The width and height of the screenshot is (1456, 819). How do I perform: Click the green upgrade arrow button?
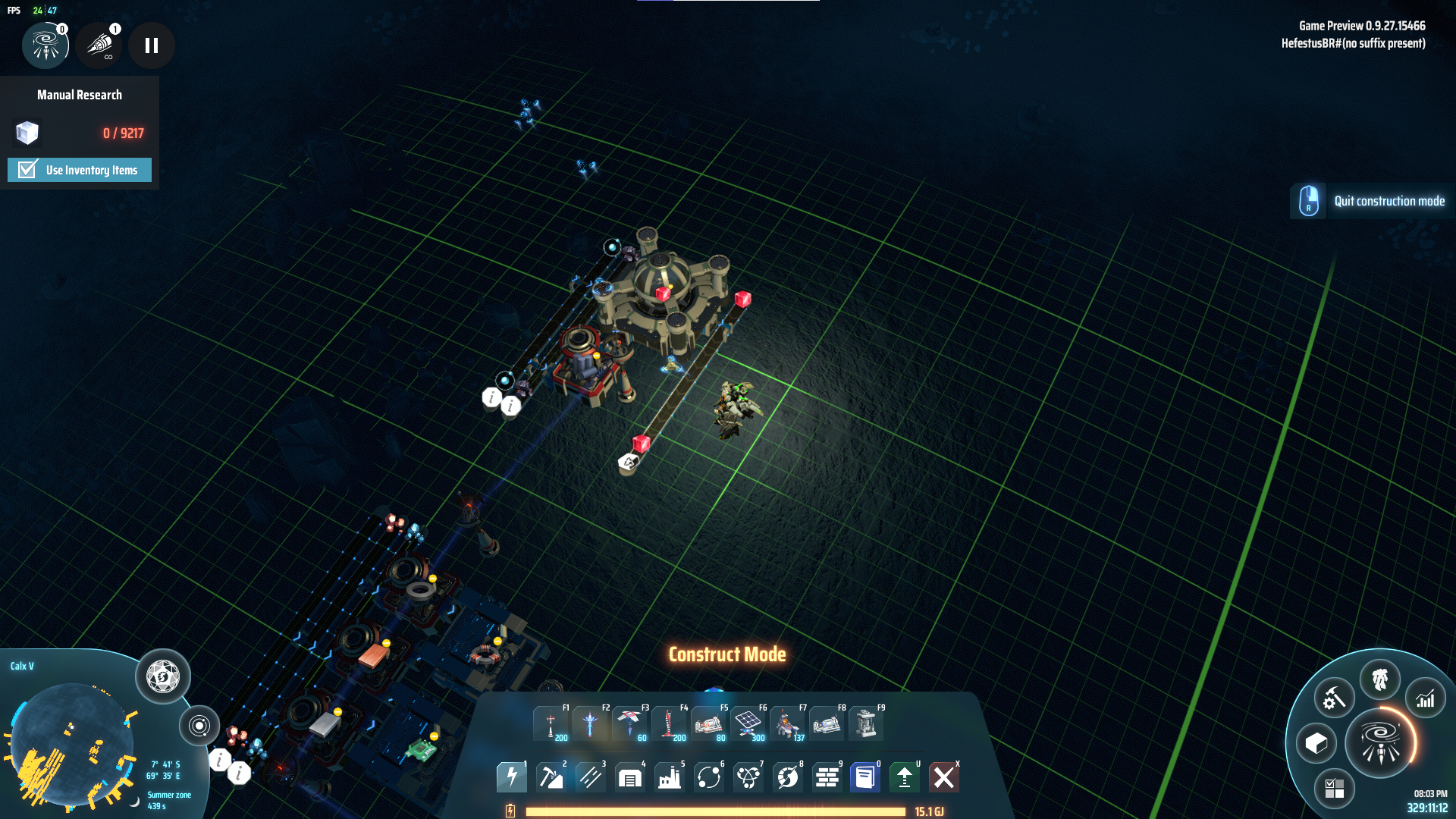click(905, 777)
